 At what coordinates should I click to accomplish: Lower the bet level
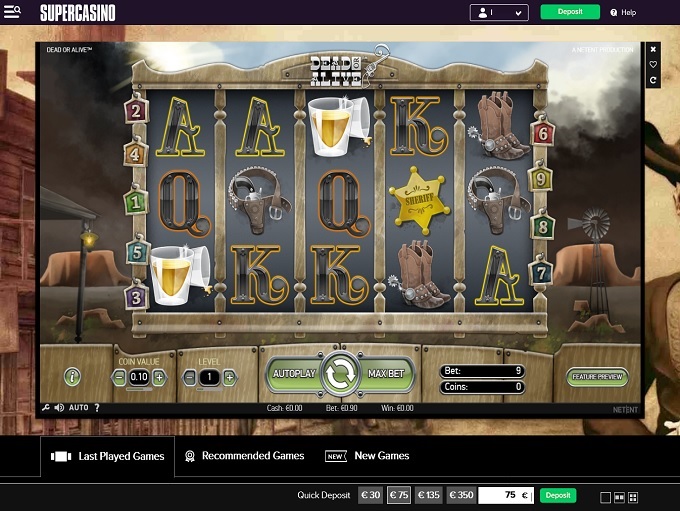(x=191, y=377)
